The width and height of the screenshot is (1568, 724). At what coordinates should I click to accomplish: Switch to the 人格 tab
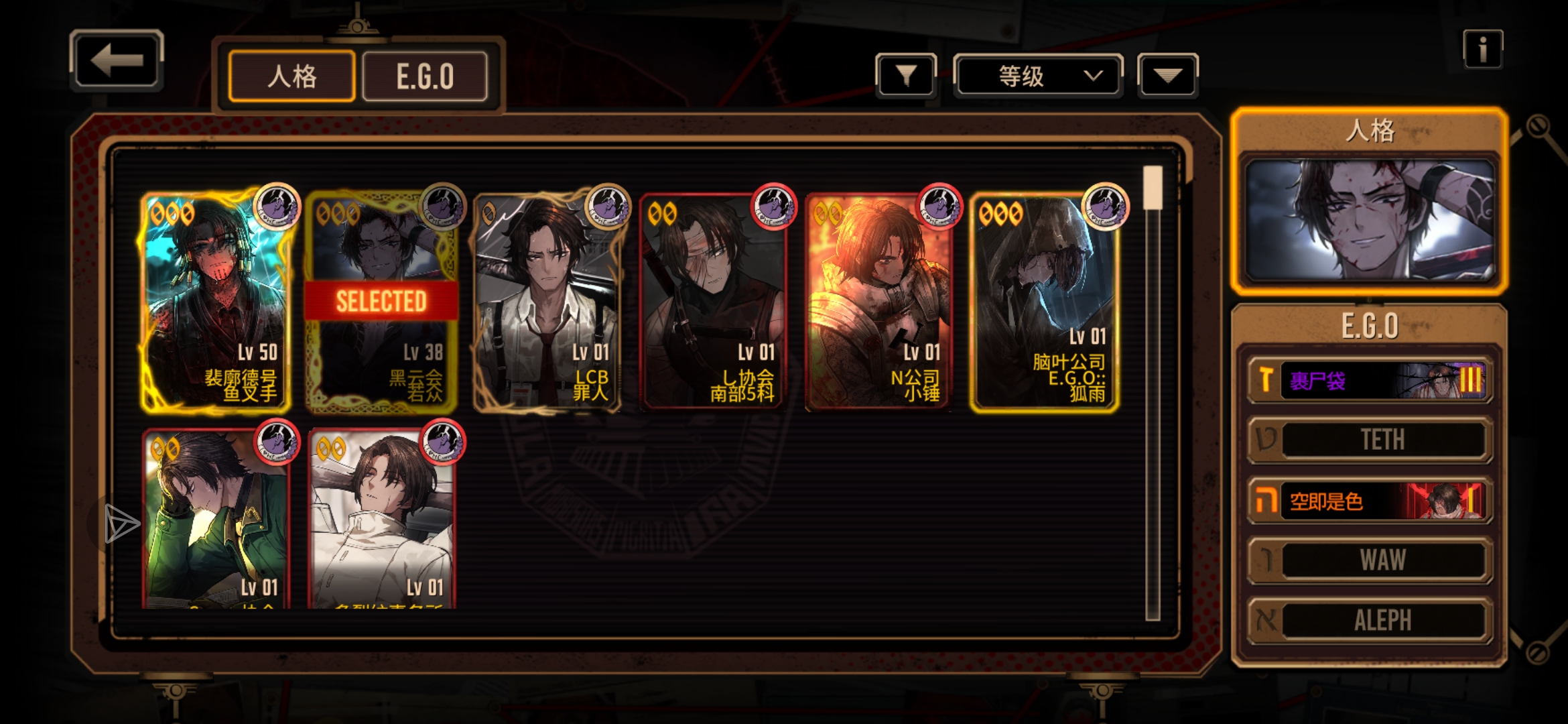pyautogui.click(x=291, y=76)
